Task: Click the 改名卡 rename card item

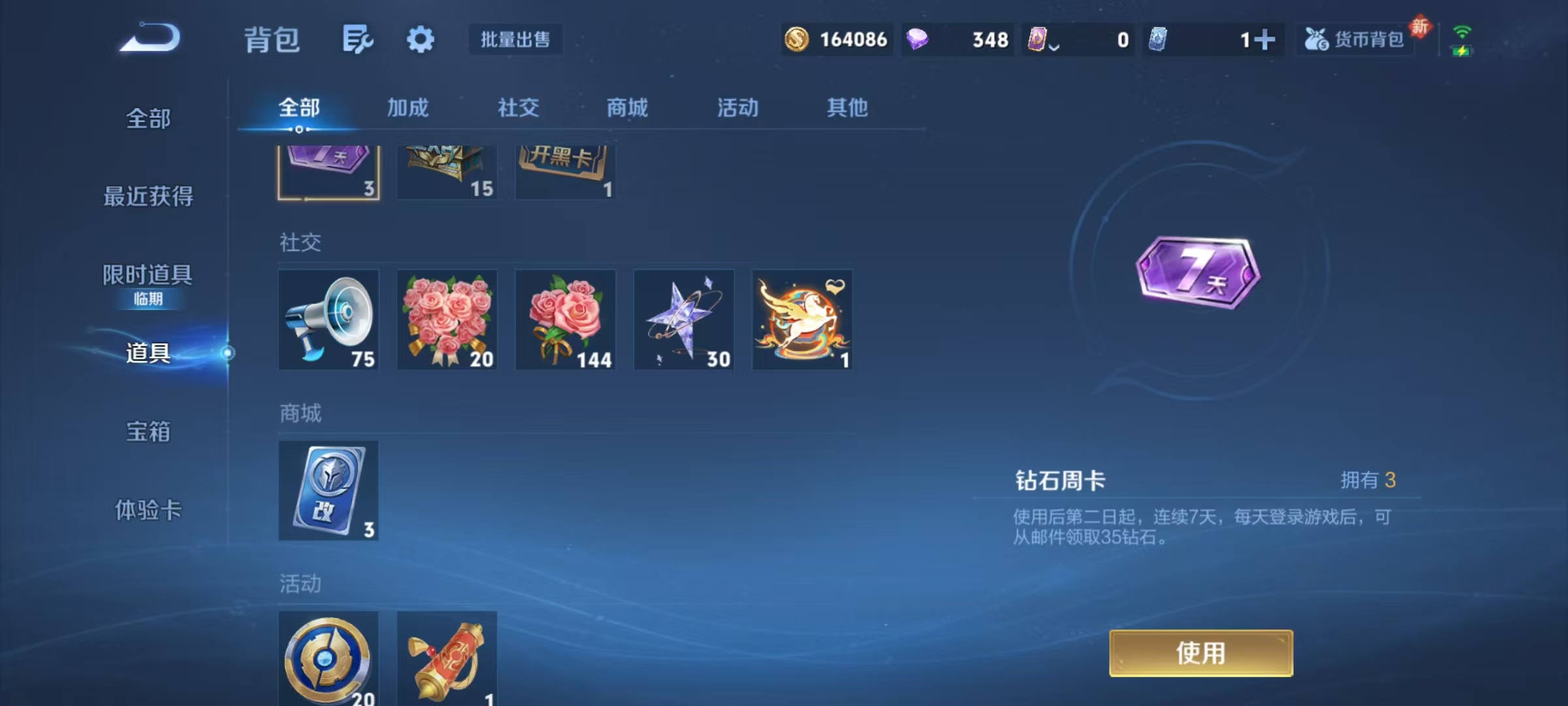Action: coord(329,491)
